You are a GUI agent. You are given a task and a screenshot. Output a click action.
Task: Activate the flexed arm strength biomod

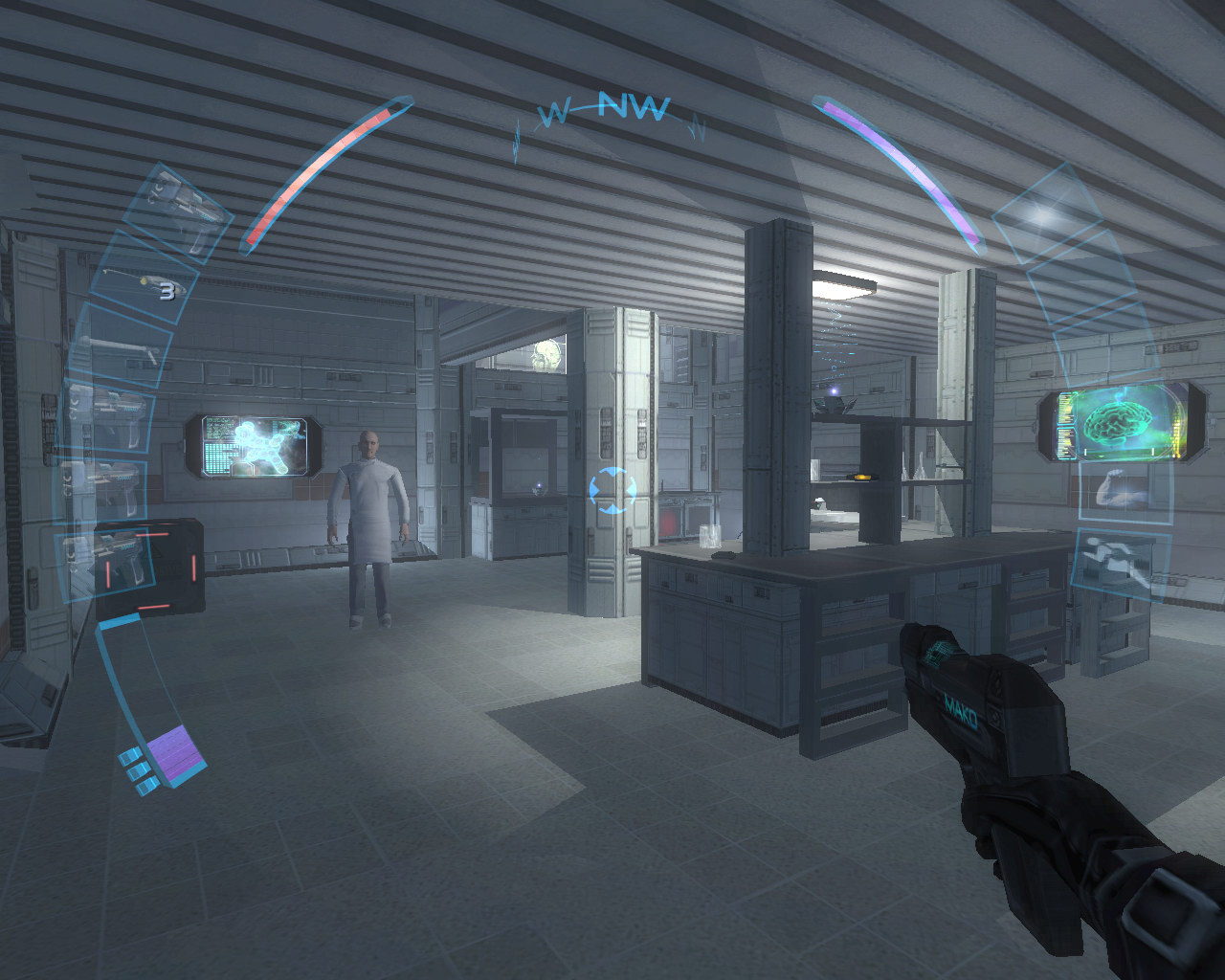pyautogui.click(x=1123, y=488)
